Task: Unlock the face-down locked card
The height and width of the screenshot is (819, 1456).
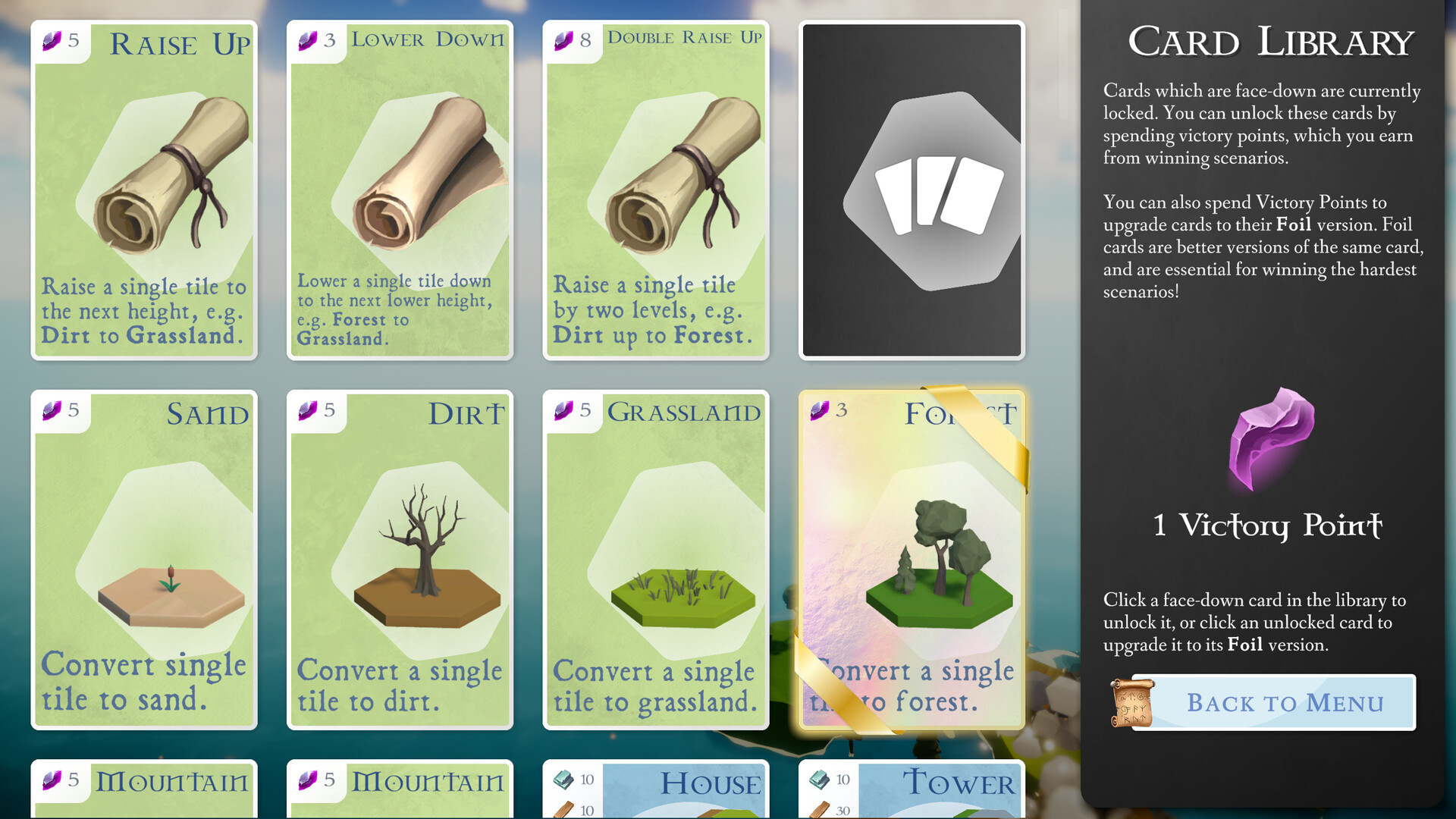Action: tap(912, 190)
